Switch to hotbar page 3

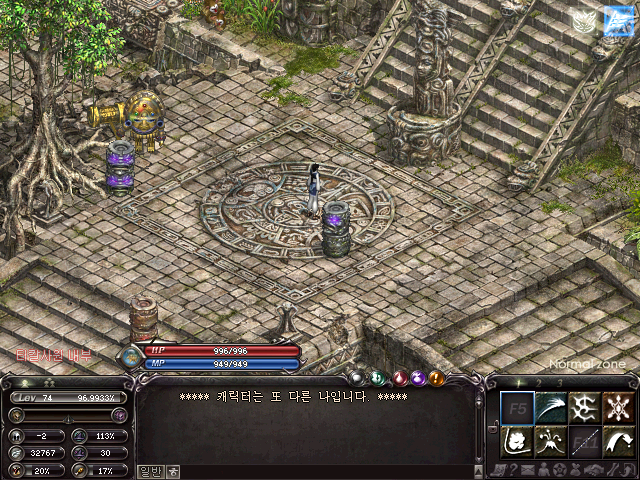(561, 382)
